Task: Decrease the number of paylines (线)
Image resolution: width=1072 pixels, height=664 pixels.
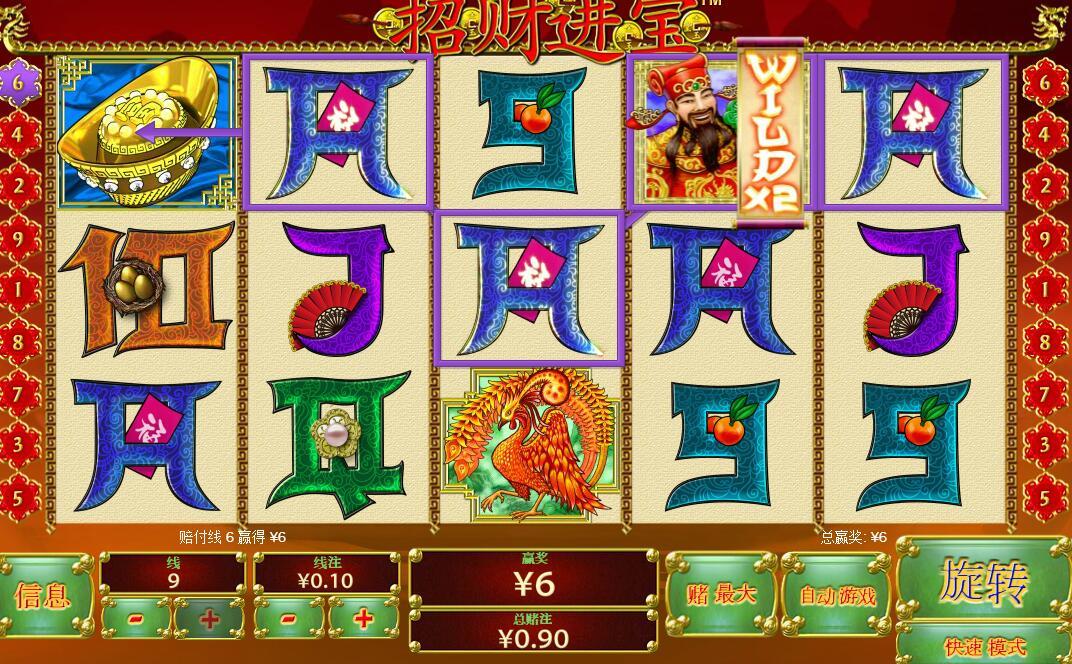Action: (x=136, y=619)
